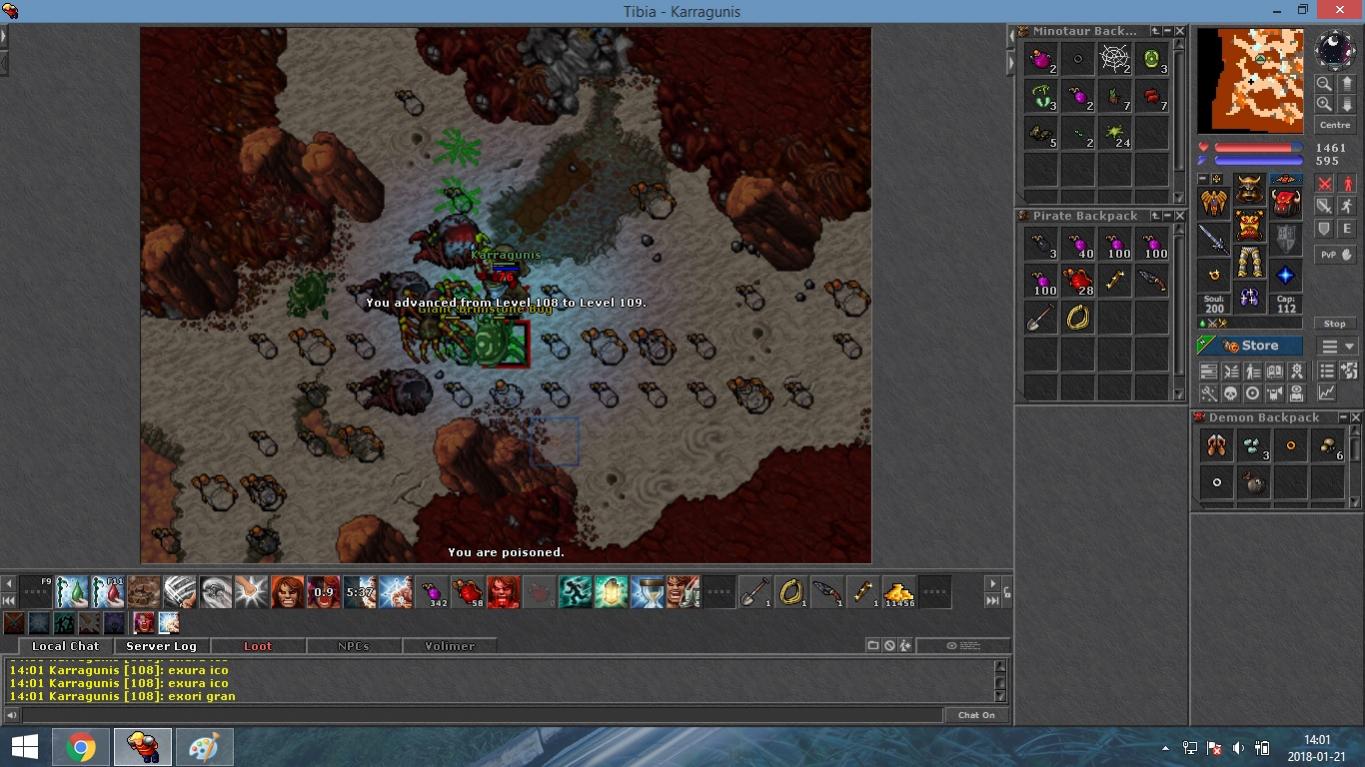Switch to the Server Log tab
The height and width of the screenshot is (767, 1365).
(x=161, y=646)
